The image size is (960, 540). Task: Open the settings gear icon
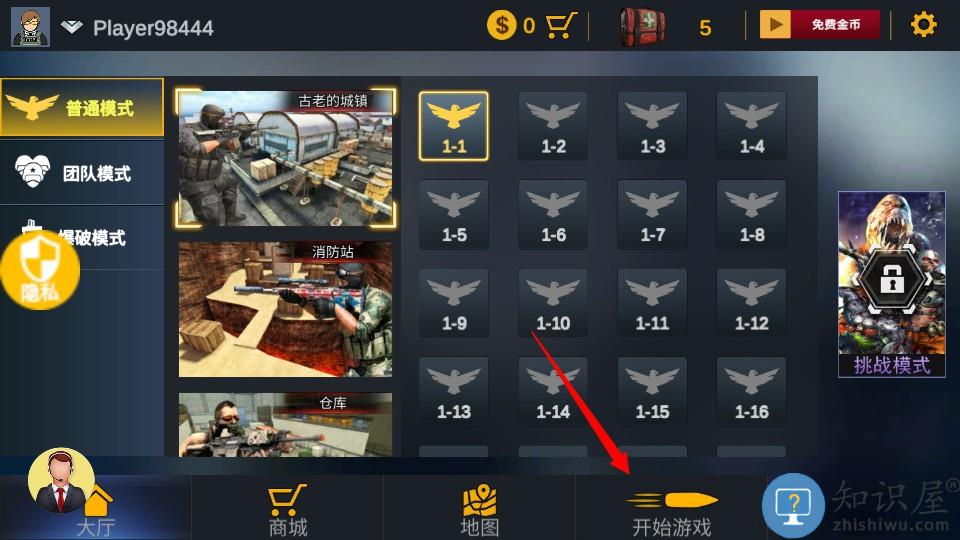923,25
